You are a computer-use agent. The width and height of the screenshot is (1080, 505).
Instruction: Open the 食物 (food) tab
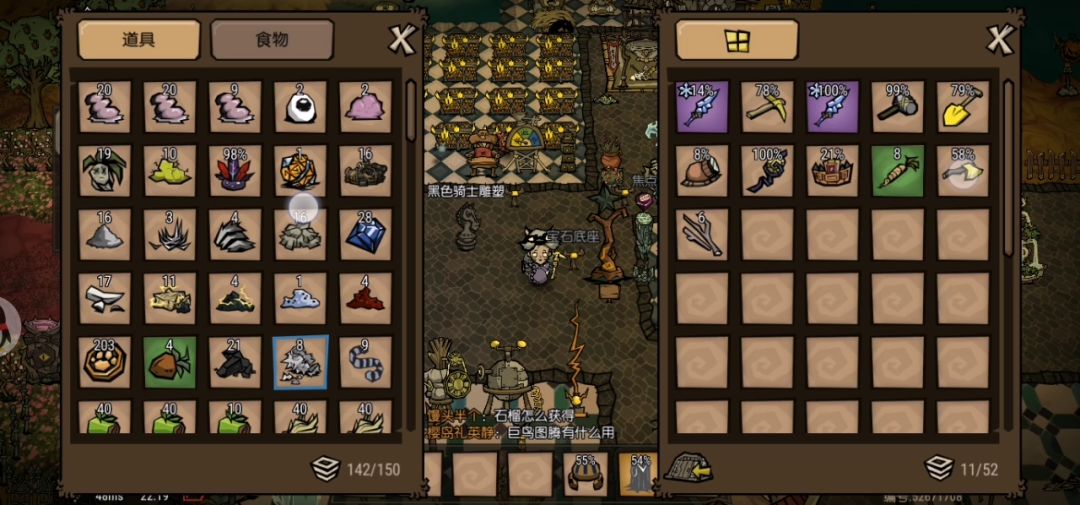[x=272, y=40]
